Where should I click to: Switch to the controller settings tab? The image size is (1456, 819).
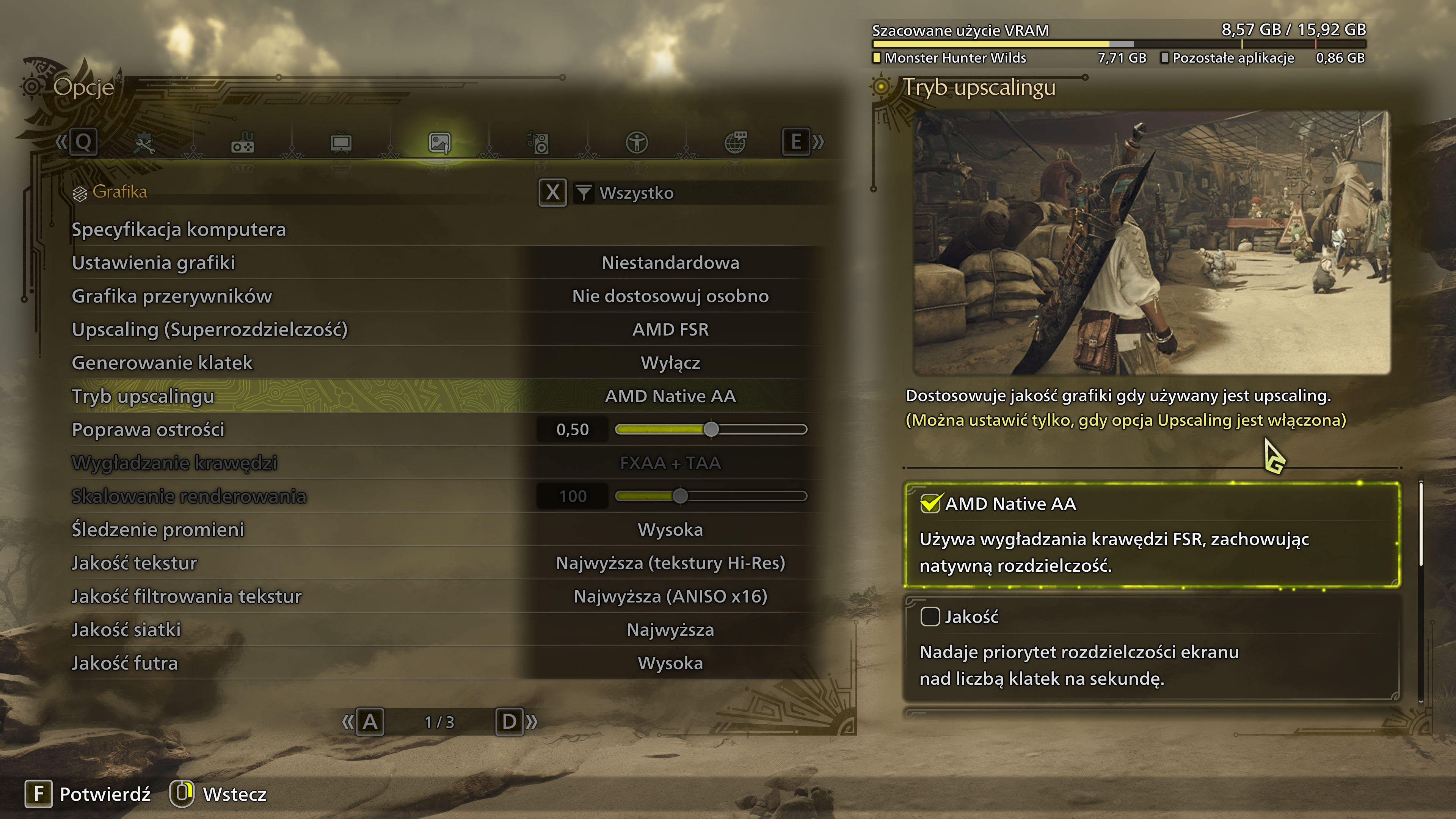(243, 143)
